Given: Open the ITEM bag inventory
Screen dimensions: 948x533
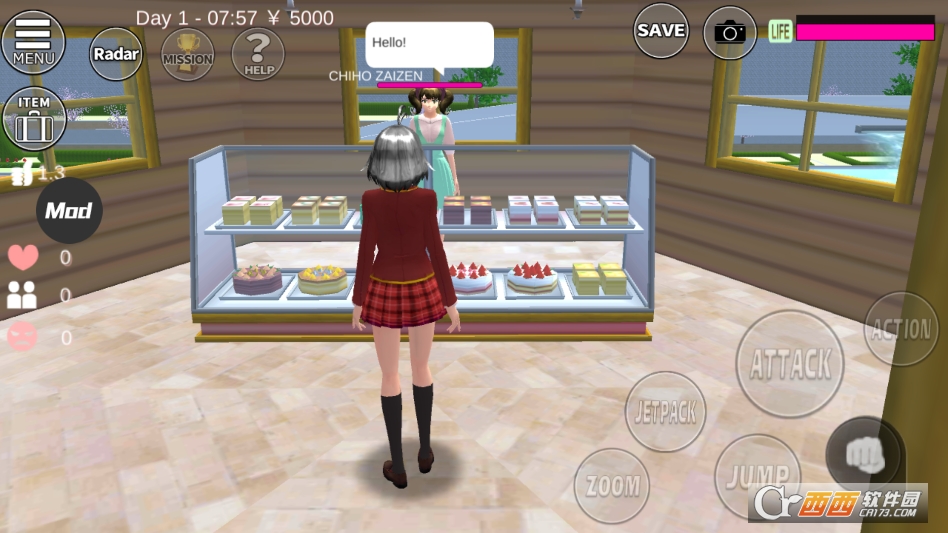Looking at the screenshot, I should [34, 119].
